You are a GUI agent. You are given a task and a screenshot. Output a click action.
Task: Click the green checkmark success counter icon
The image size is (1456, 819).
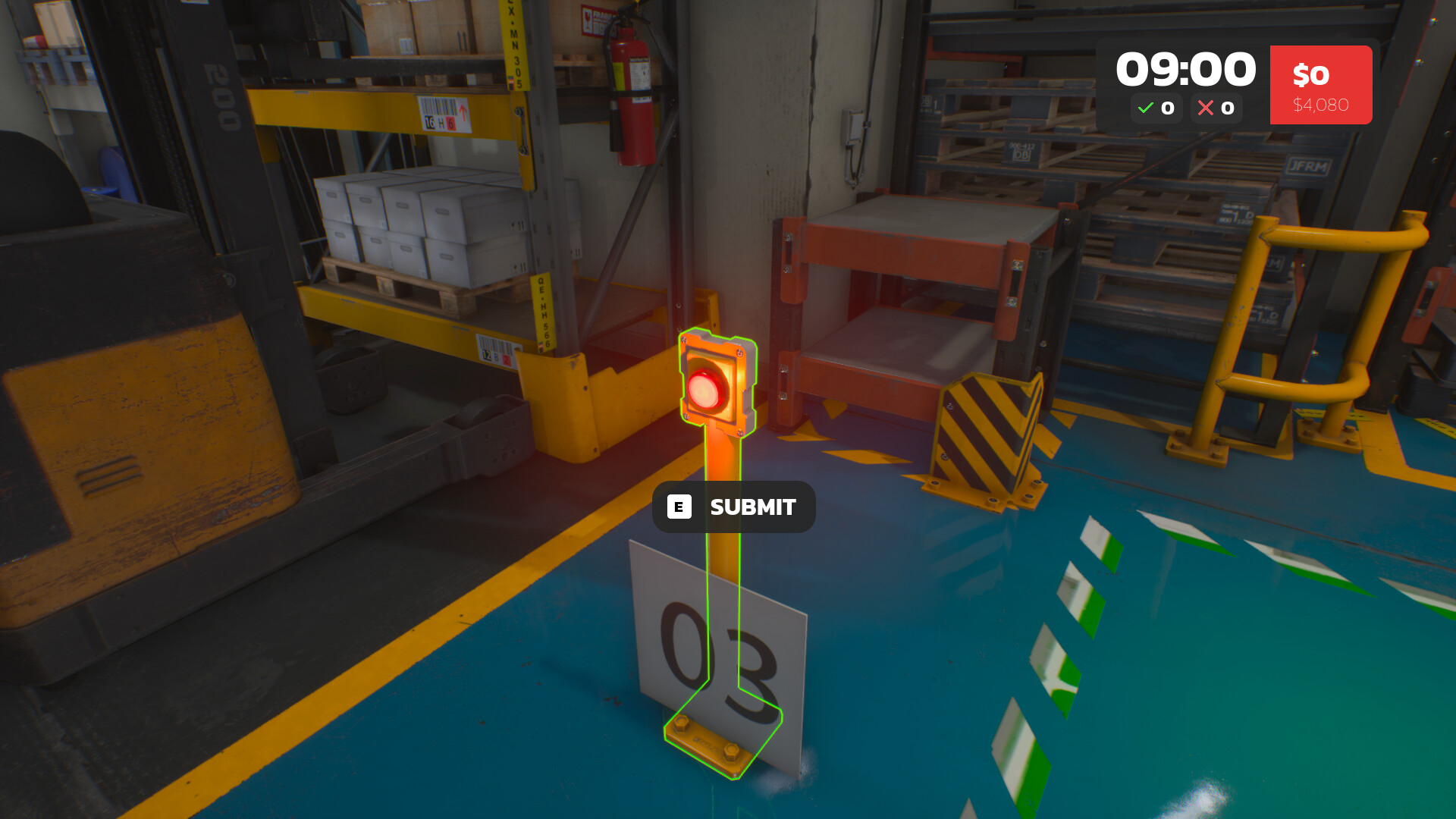coord(1146,108)
